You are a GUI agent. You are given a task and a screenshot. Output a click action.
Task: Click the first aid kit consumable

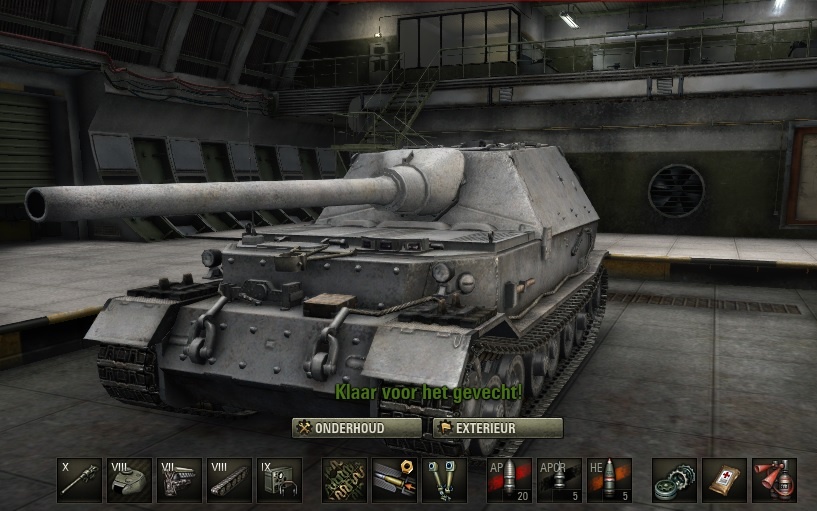coord(724,480)
